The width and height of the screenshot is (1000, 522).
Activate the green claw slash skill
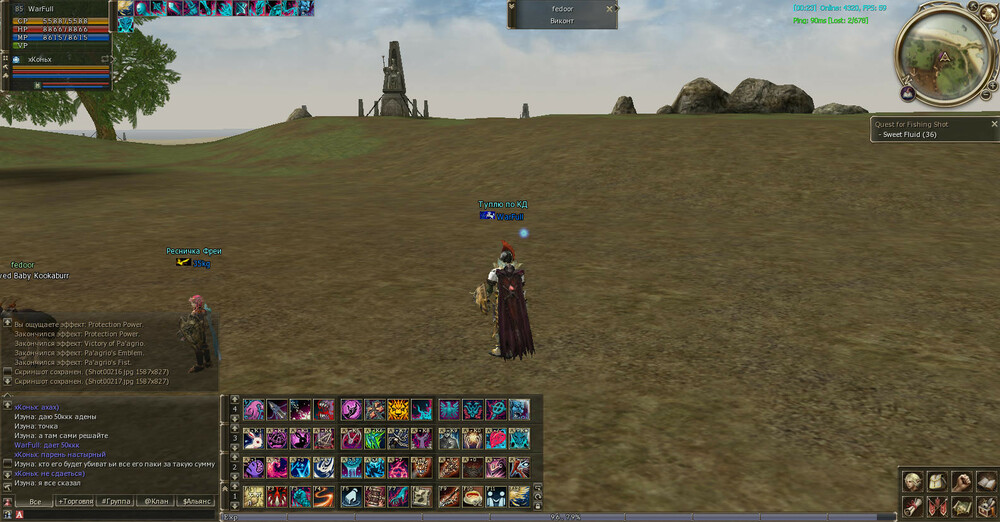click(373, 438)
